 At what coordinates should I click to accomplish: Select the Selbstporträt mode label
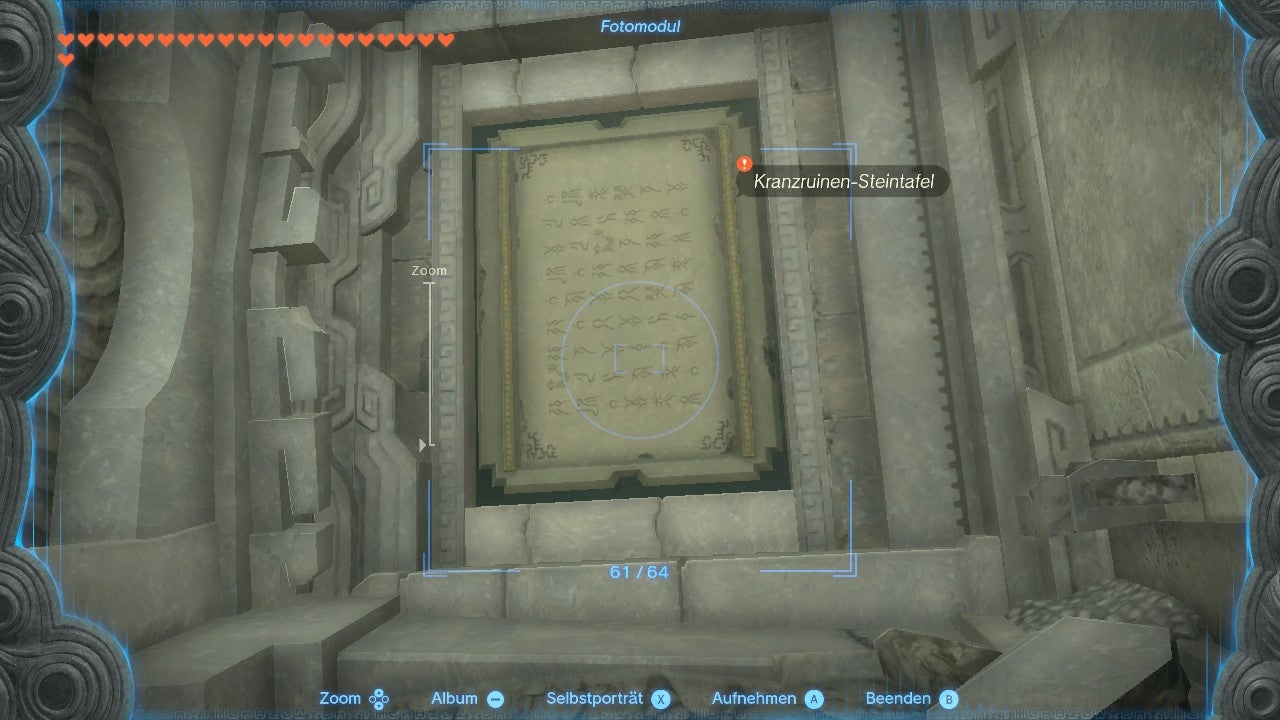tap(594, 698)
